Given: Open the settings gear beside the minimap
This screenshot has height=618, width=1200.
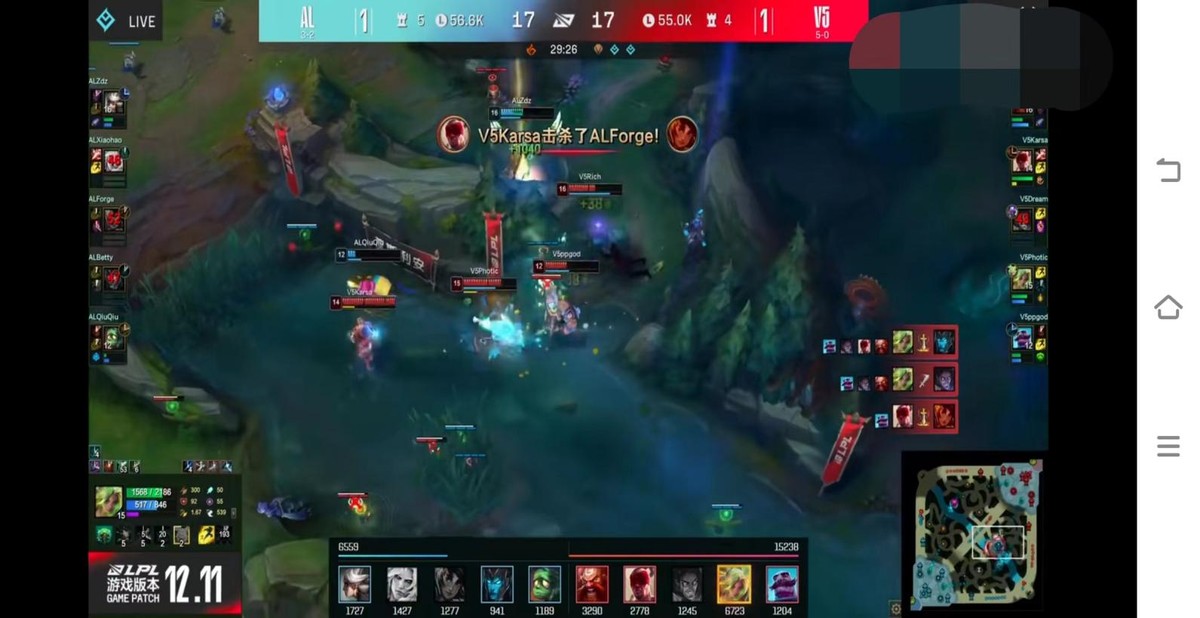Looking at the screenshot, I should point(895,608).
